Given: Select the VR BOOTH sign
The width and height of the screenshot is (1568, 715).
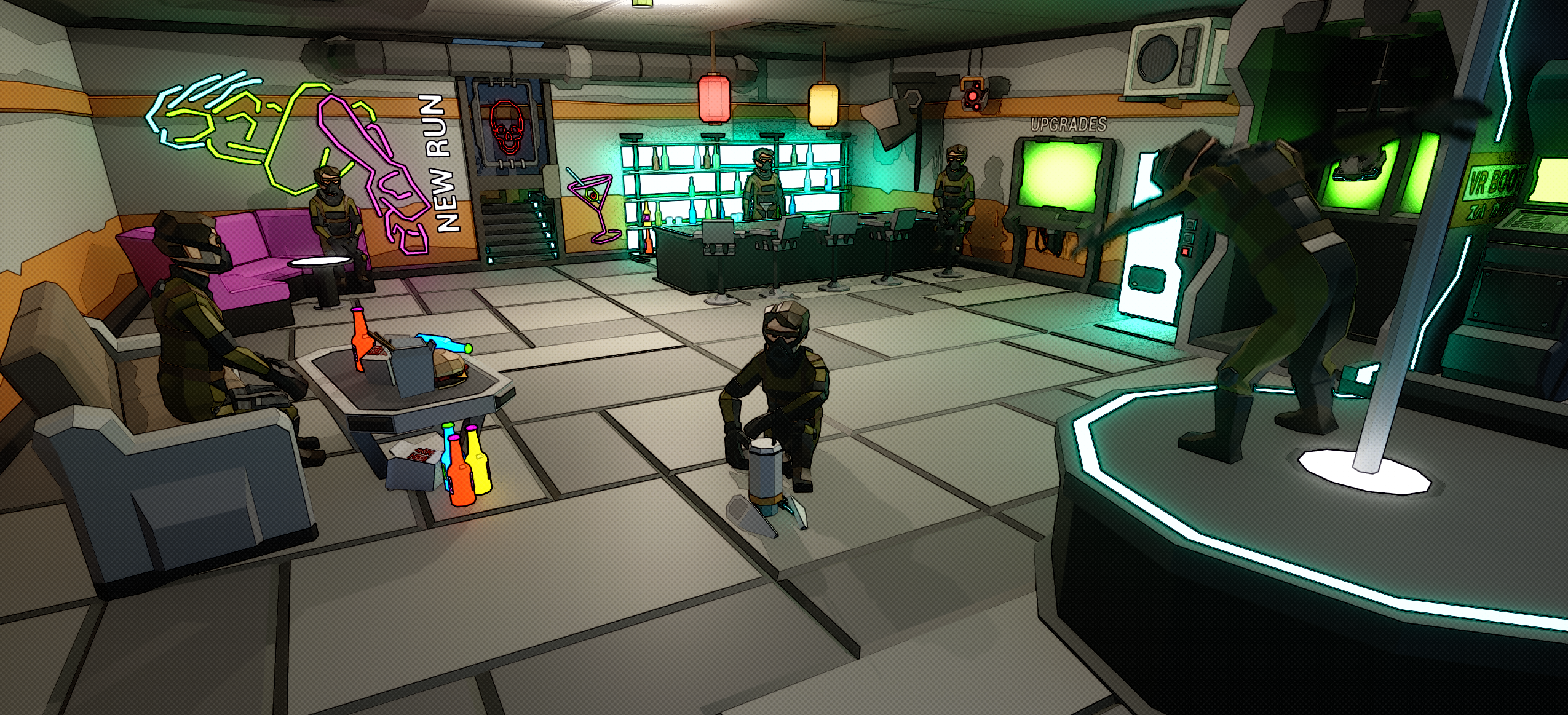Looking at the screenshot, I should tap(1495, 181).
